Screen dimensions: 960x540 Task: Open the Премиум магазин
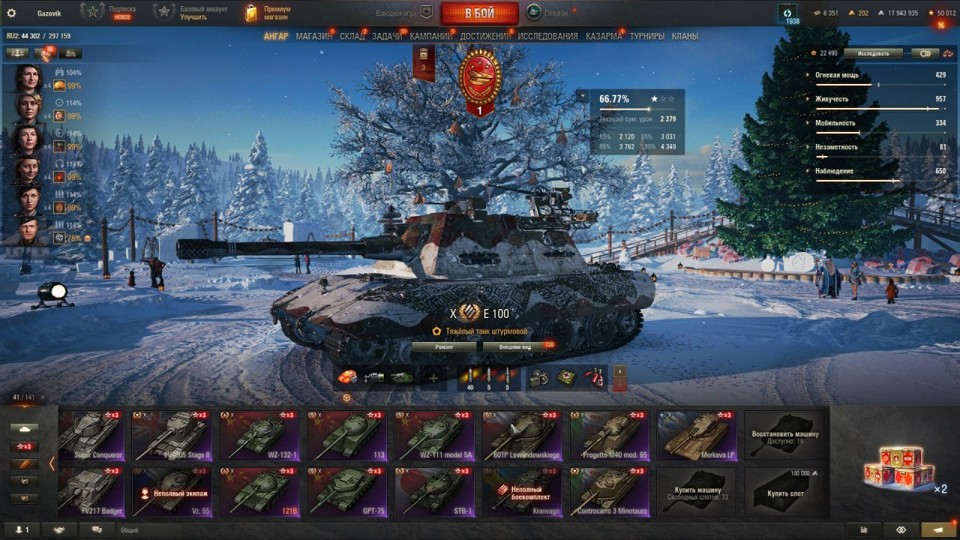click(x=265, y=12)
